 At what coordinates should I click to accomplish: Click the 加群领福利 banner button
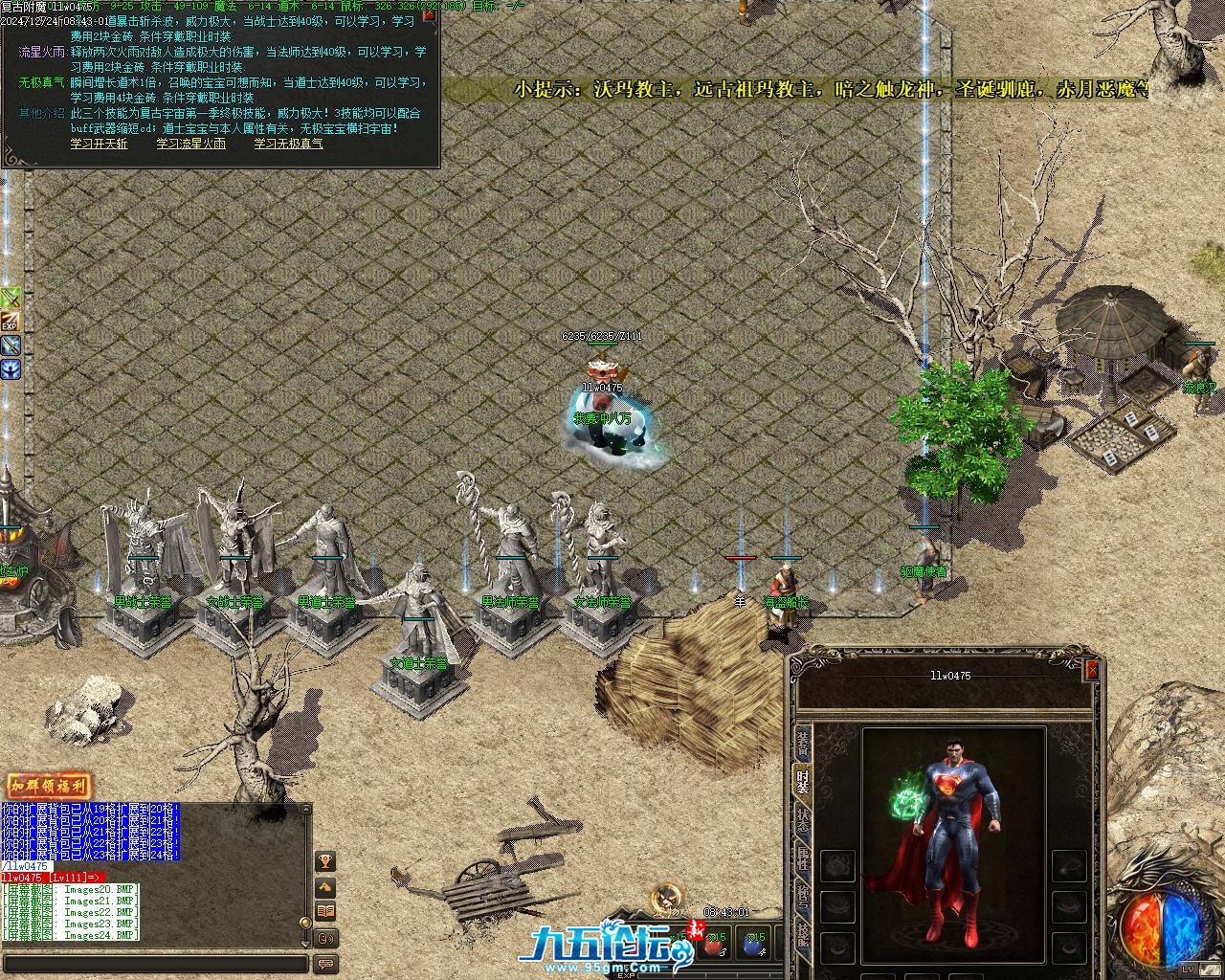tap(49, 786)
